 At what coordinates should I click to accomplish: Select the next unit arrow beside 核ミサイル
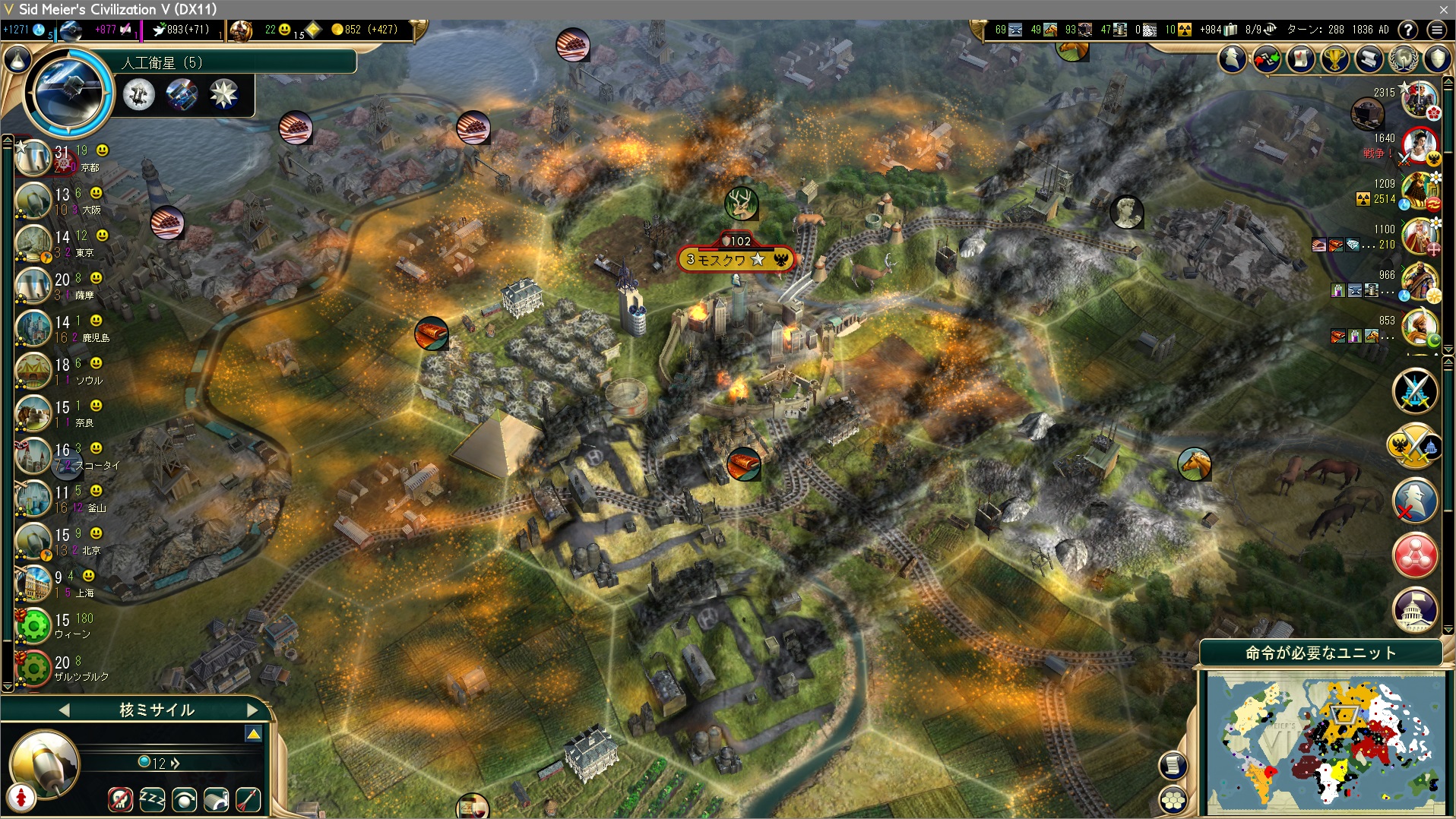pos(252,710)
